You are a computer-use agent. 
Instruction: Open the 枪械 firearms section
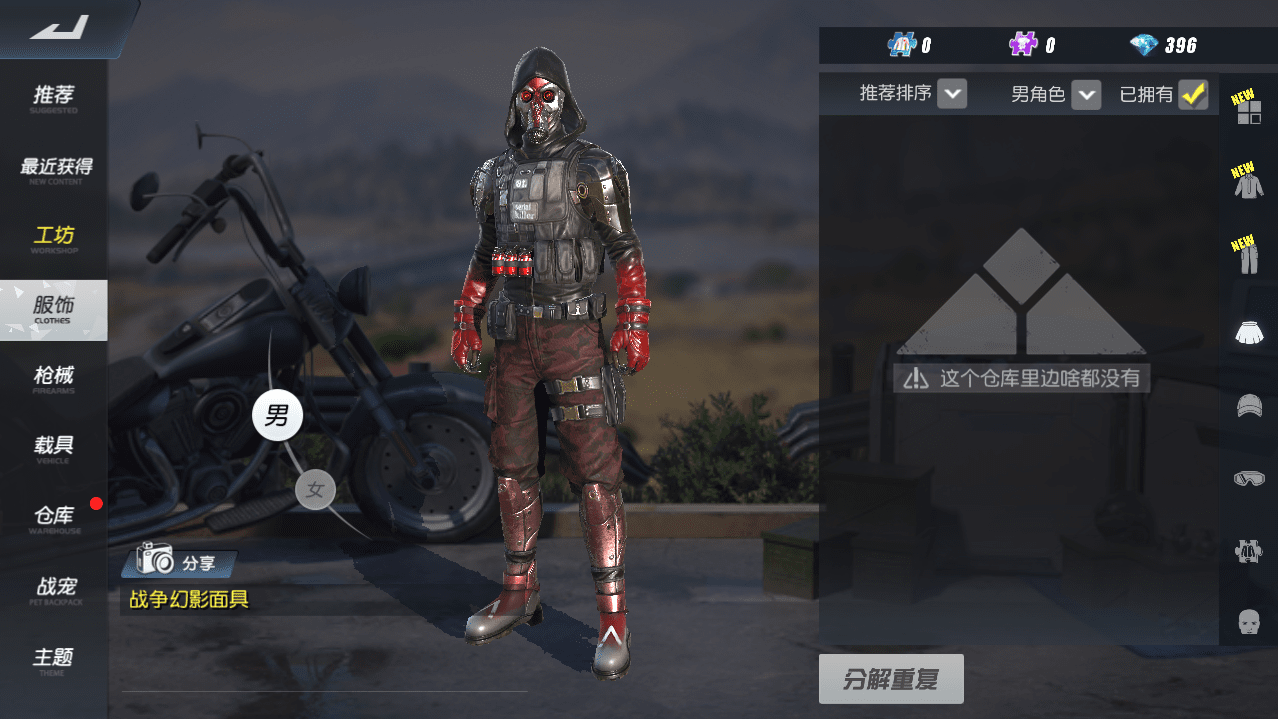[54, 378]
